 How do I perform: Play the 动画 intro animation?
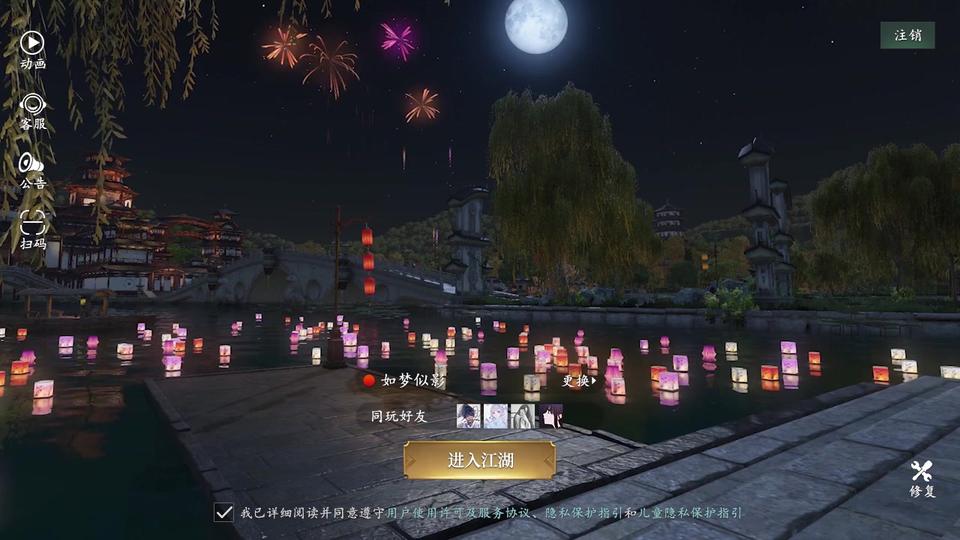pyautogui.click(x=32, y=48)
